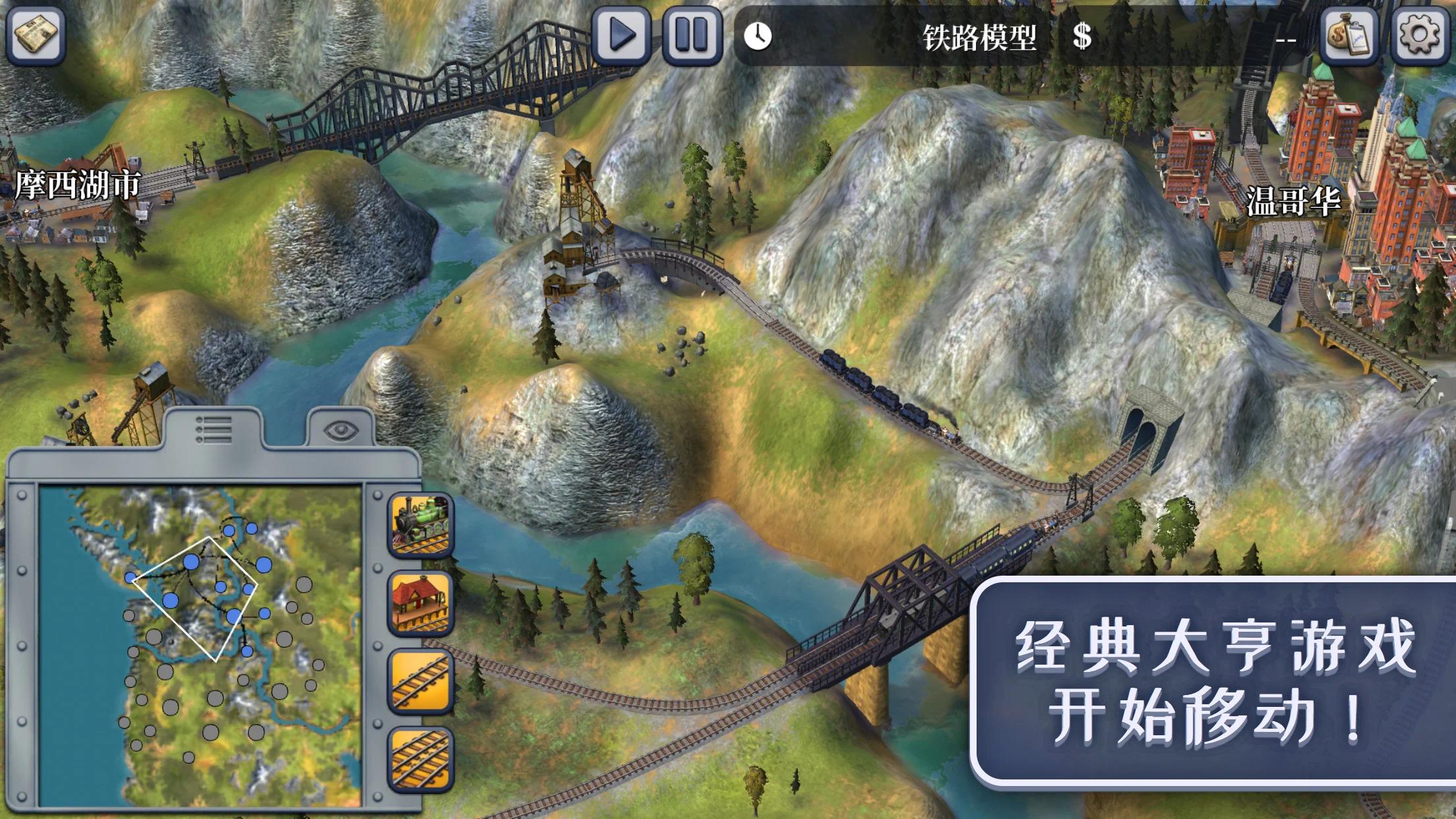Click the dollar sign money display
Viewport: 1456px width, 819px height.
[x=1081, y=38]
